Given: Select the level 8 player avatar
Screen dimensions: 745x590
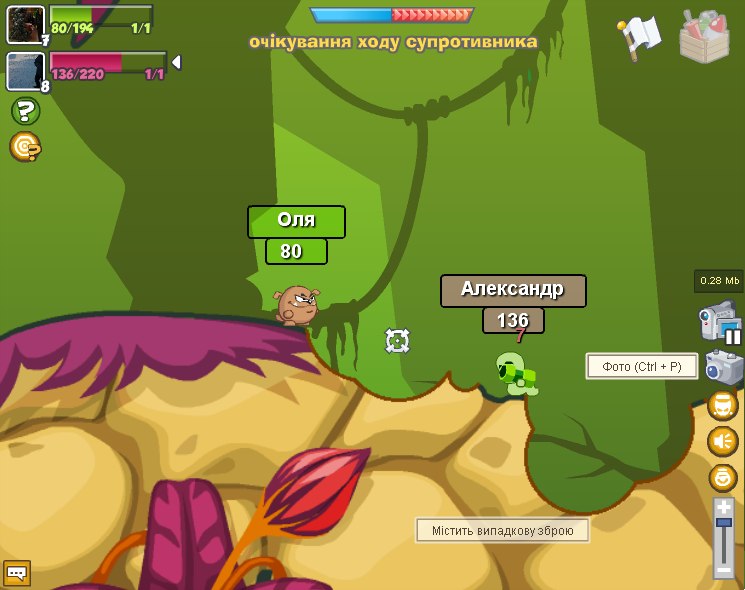Looking at the screenshot, I should click(25, 71).
